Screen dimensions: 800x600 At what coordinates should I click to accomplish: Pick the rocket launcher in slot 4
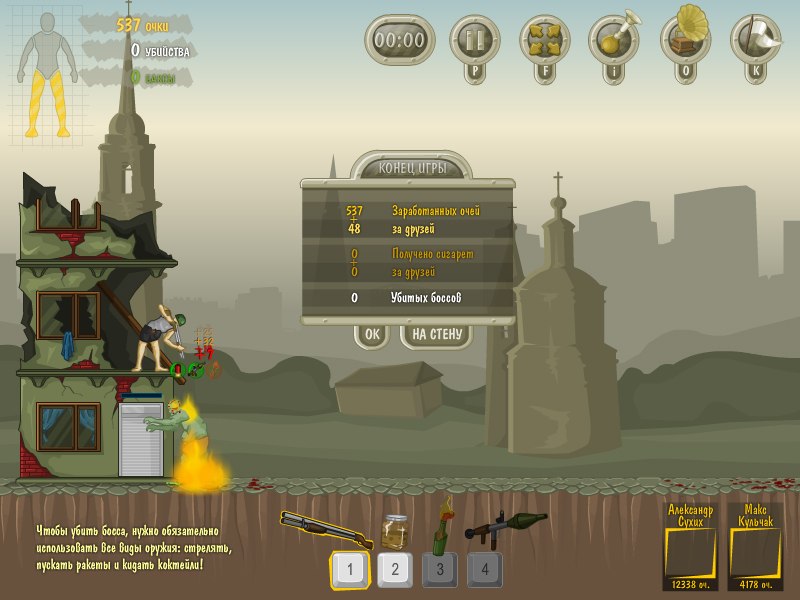point(485,570)
